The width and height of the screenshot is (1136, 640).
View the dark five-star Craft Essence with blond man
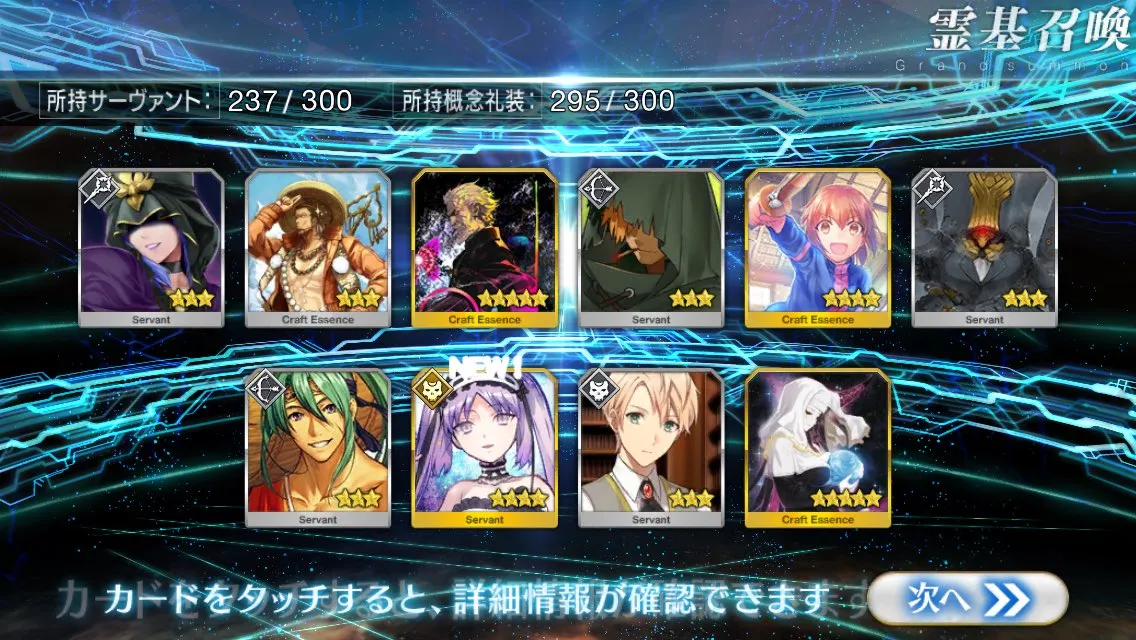click(485, 248)
